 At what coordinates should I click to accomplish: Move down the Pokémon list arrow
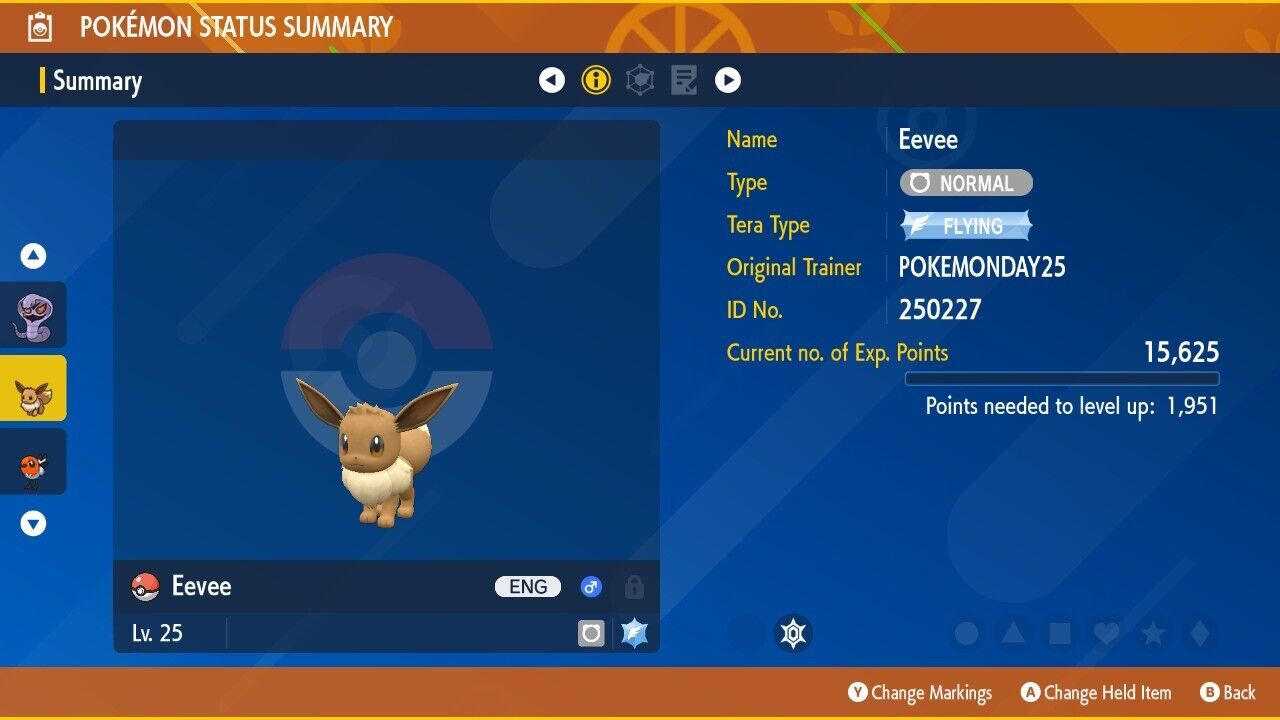[x=33, y=523]
